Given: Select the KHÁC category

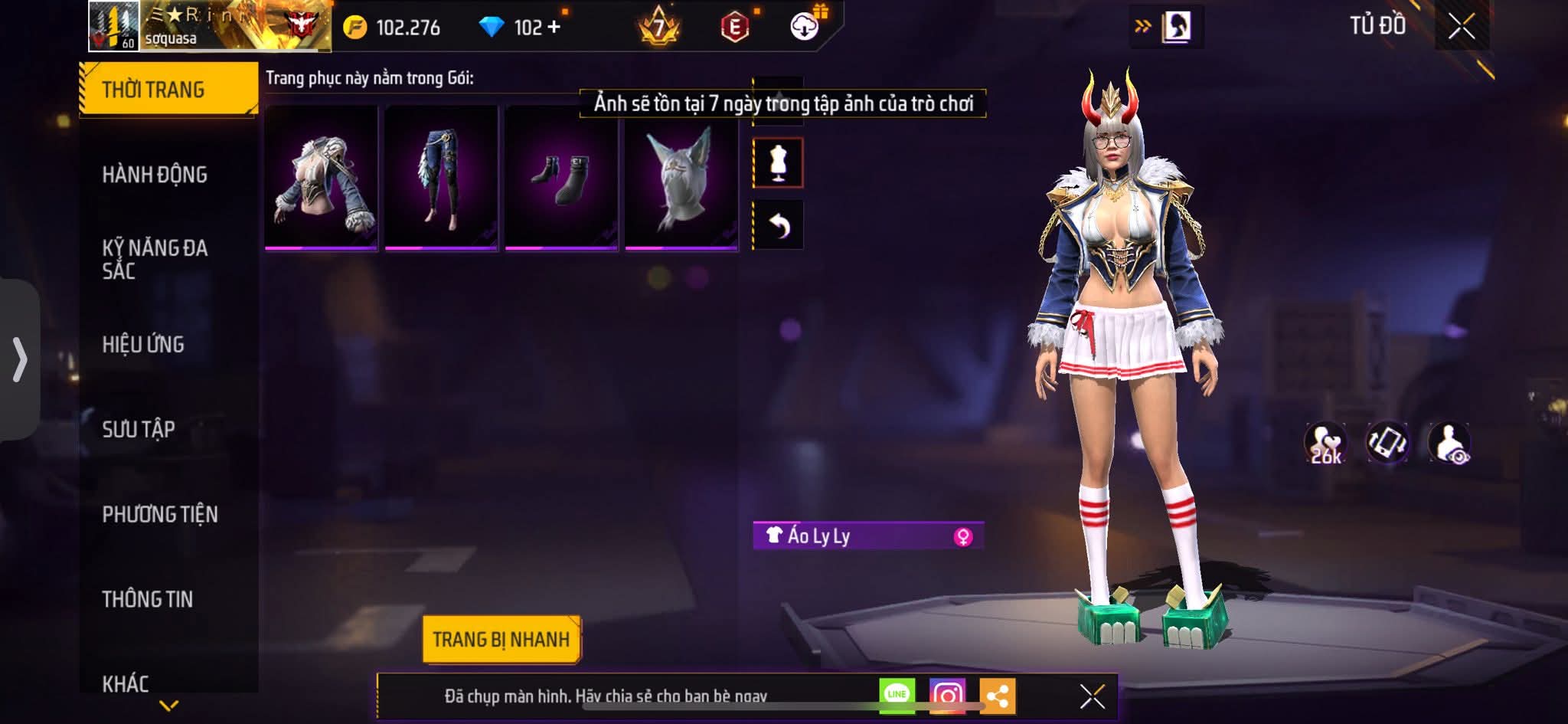Looking at the screenshot, I should point(126,683).
